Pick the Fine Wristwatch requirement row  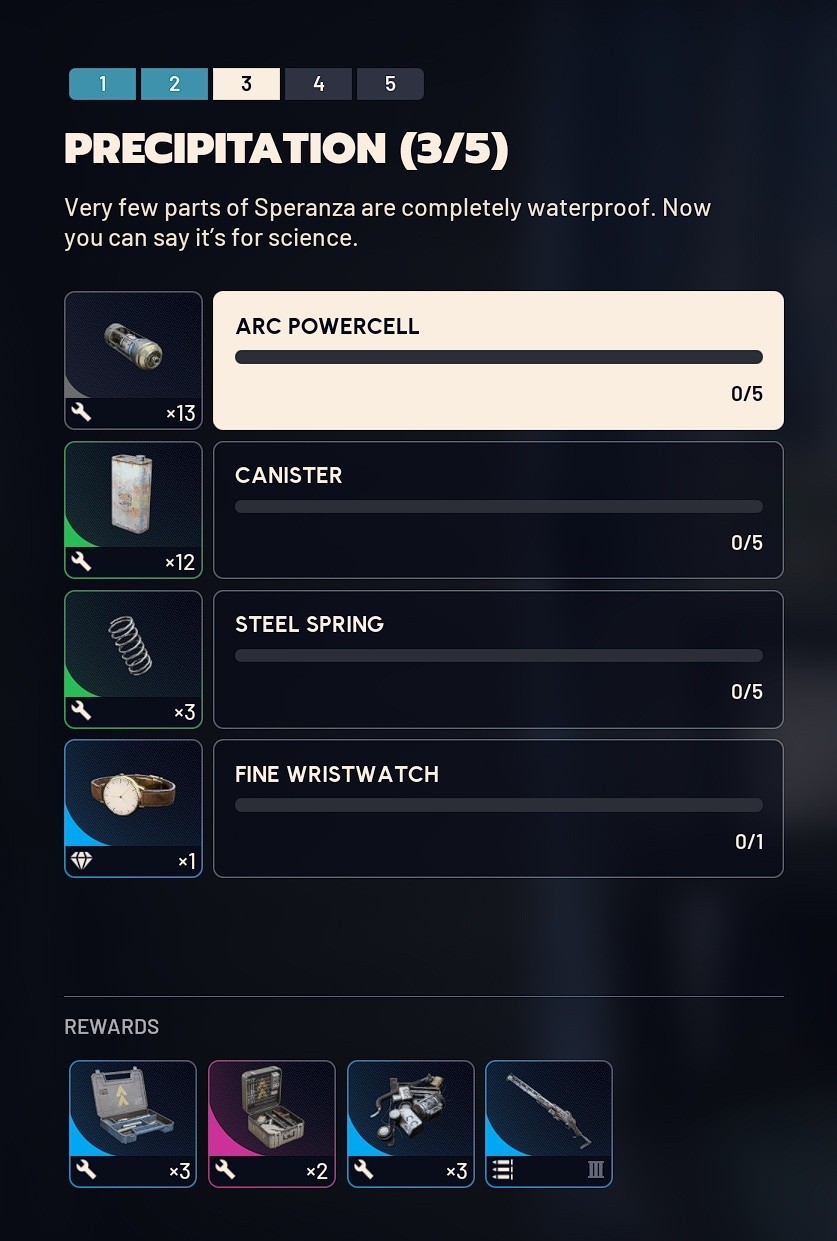498,808
